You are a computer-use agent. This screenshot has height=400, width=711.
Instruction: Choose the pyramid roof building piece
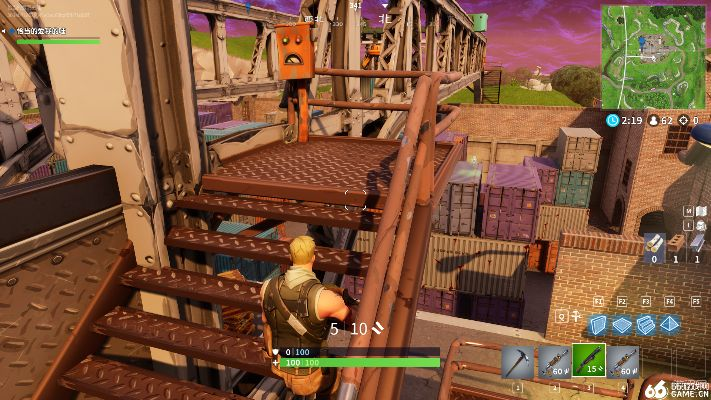(x=669, y=324)
